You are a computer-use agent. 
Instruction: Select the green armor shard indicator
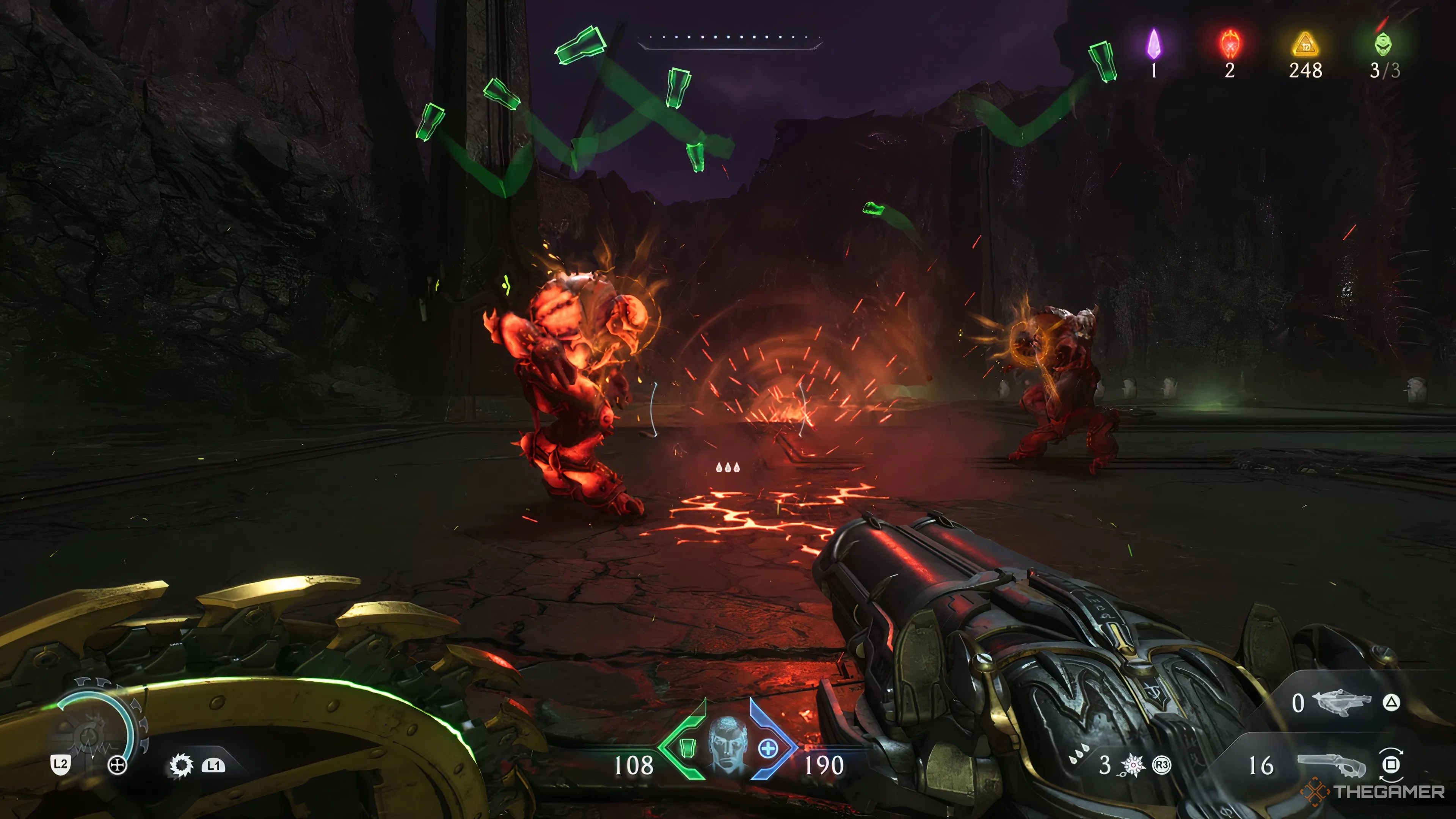(686, 748)
